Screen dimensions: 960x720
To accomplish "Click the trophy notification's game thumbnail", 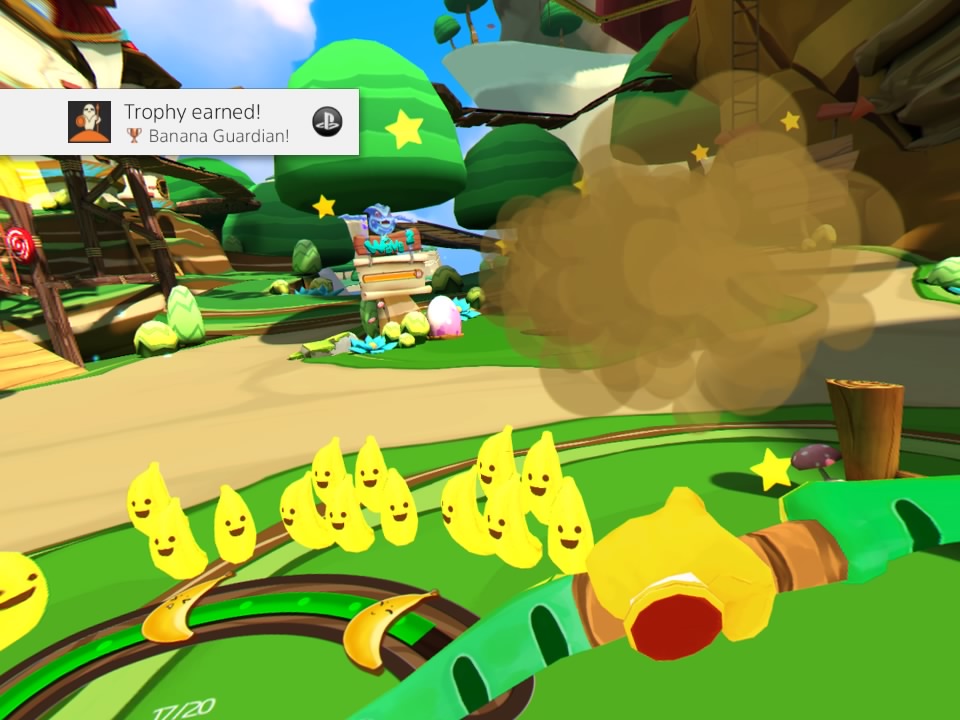I will 89,122.
